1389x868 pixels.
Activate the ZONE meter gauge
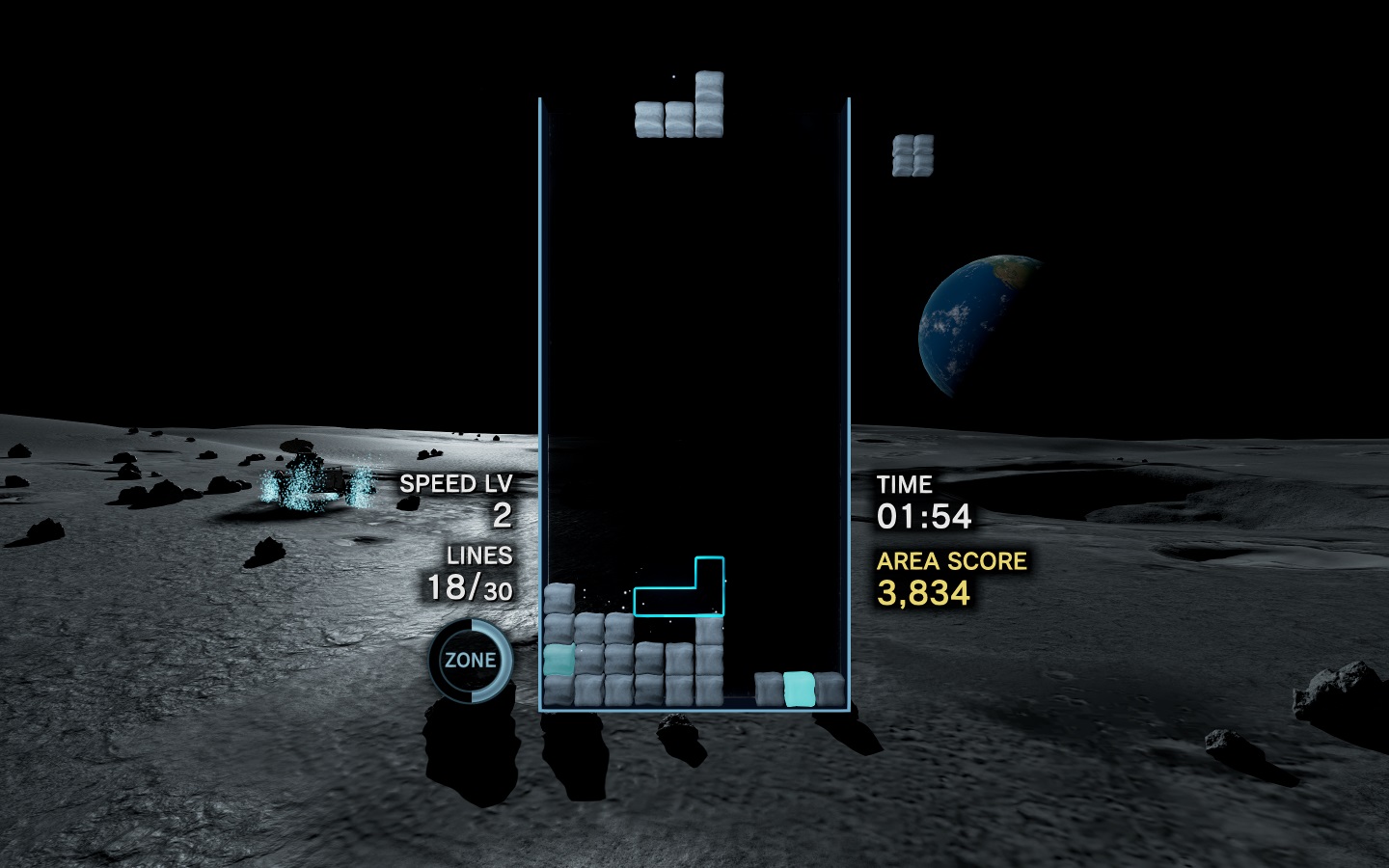click(x=471, y=661)
